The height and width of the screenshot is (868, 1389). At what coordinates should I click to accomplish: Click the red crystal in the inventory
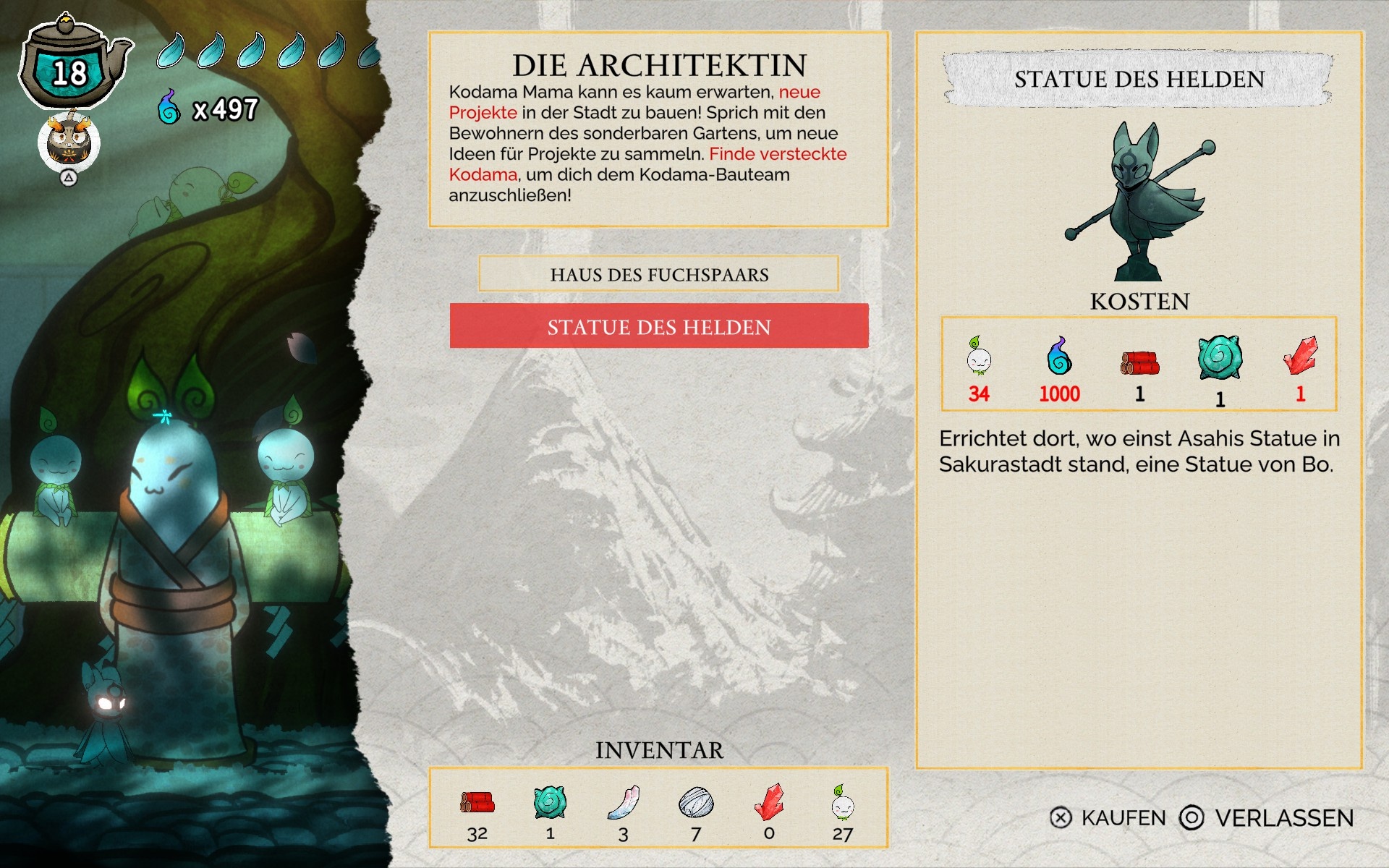(x=769, y=801)
